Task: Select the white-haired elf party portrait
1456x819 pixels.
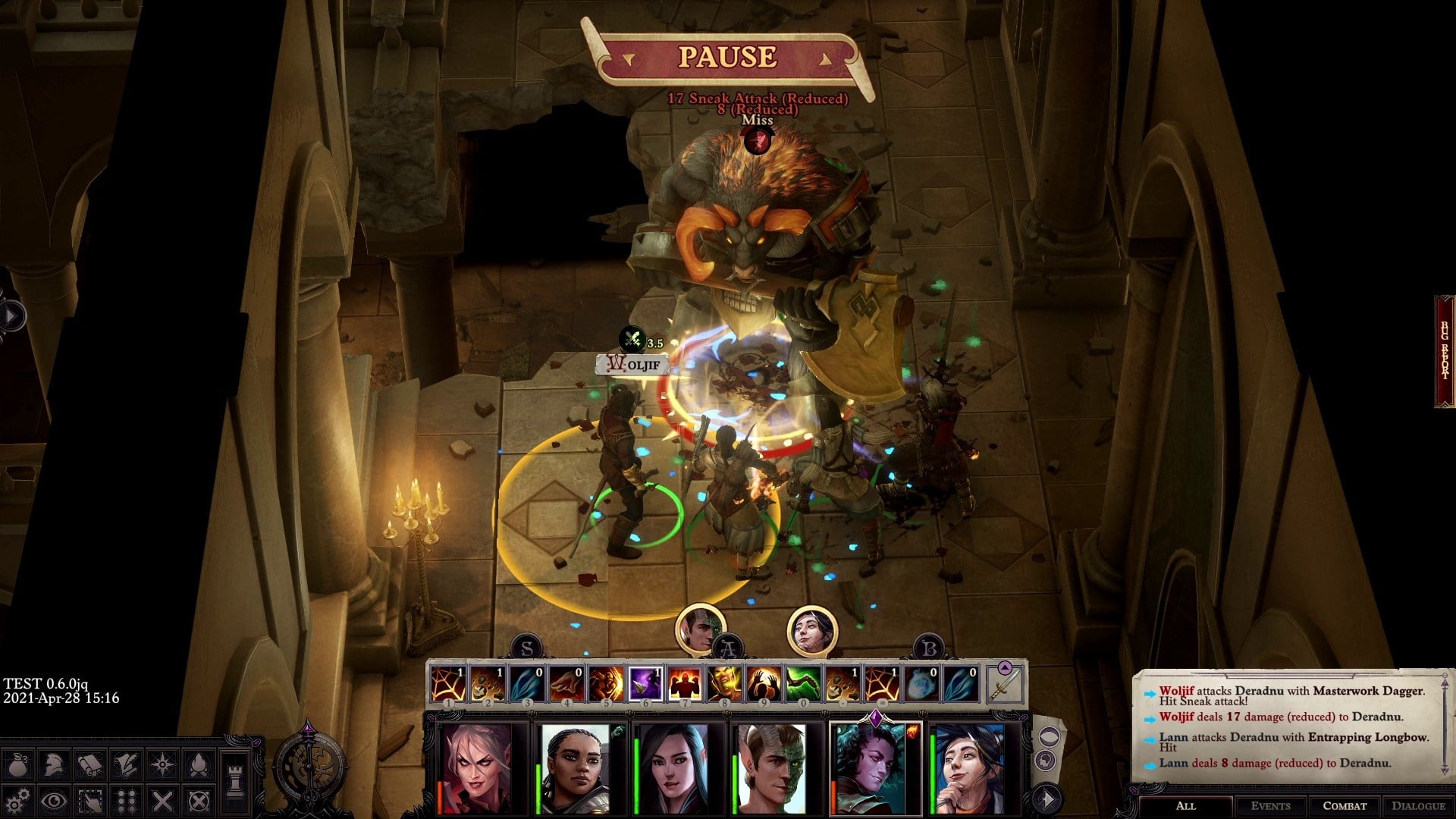Action: click(476, 768)
